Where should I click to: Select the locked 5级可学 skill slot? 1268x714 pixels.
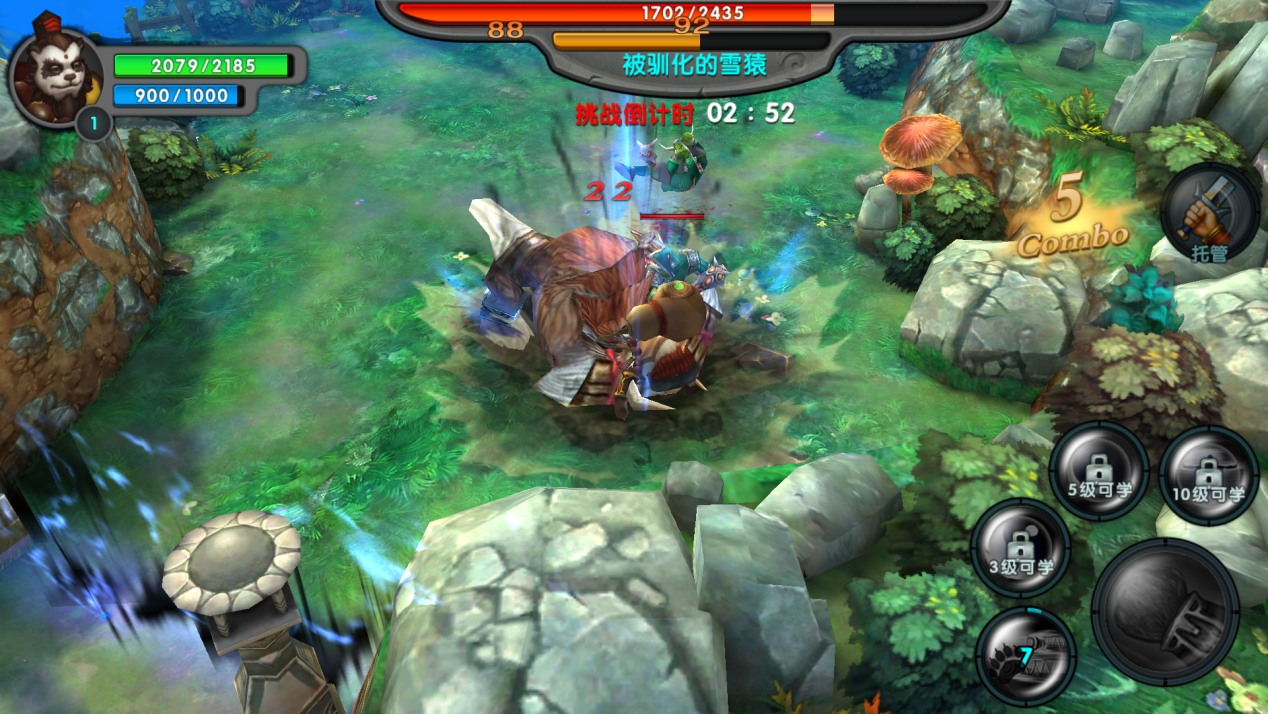click(x=1098, y=472)
